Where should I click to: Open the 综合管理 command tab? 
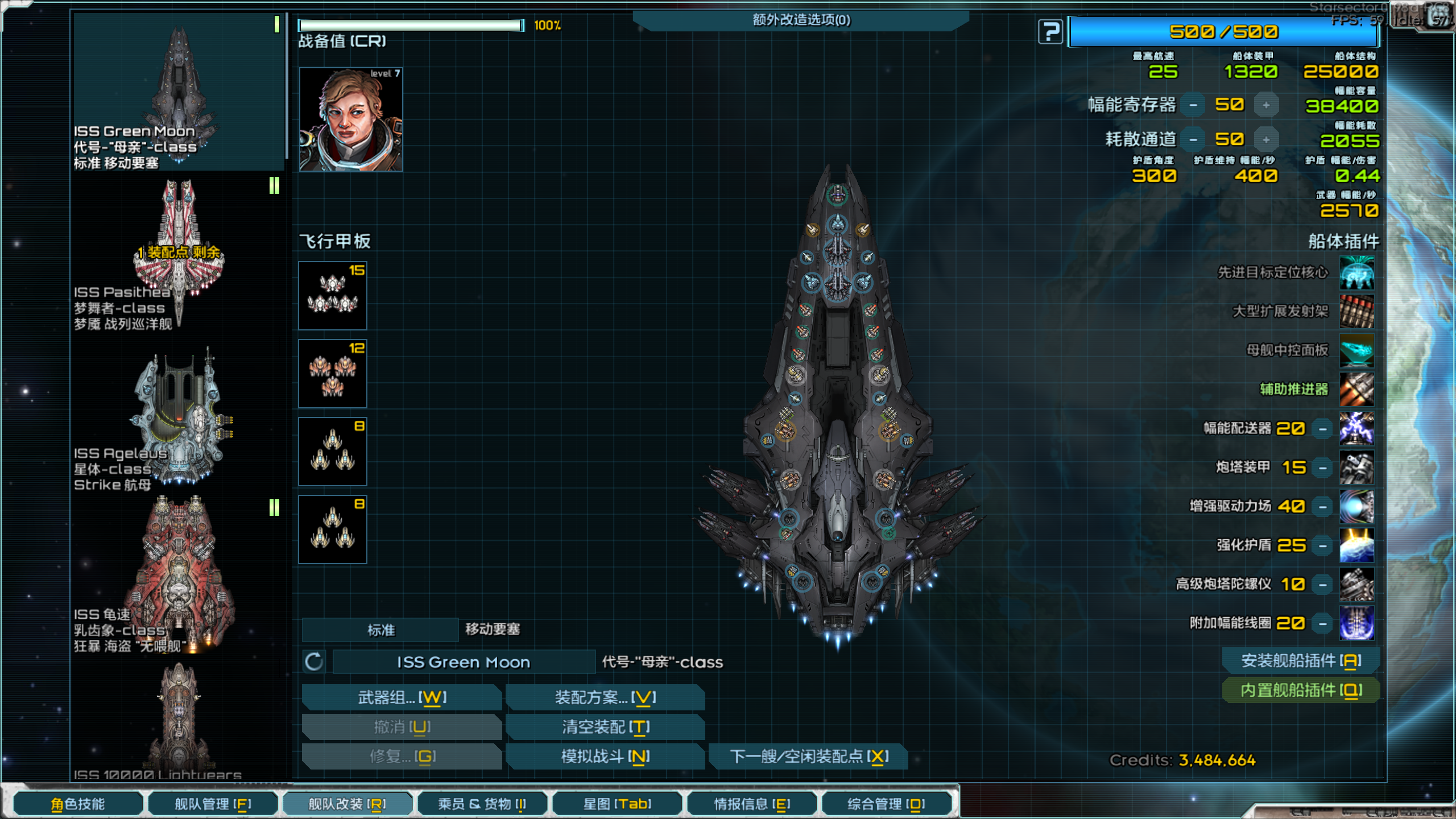click(x=886, y=804)
